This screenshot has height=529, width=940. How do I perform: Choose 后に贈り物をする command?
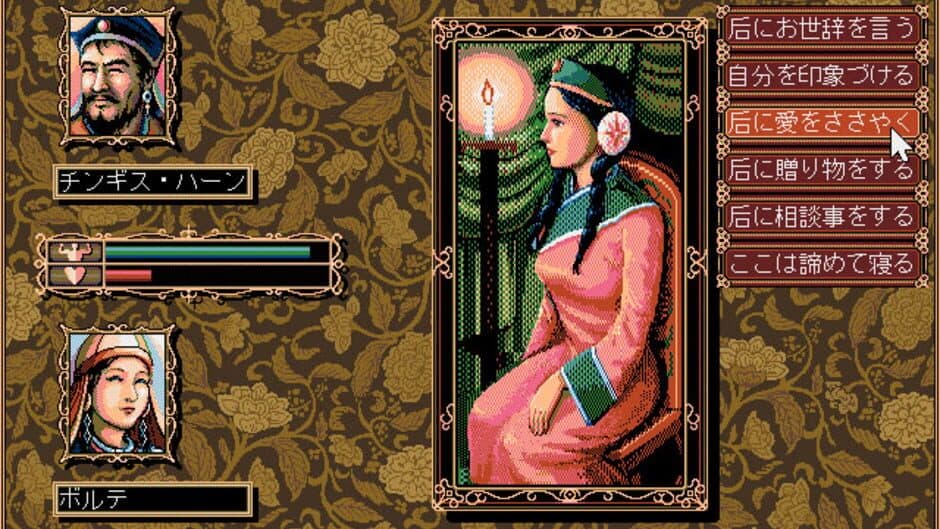tap(820, 168)
